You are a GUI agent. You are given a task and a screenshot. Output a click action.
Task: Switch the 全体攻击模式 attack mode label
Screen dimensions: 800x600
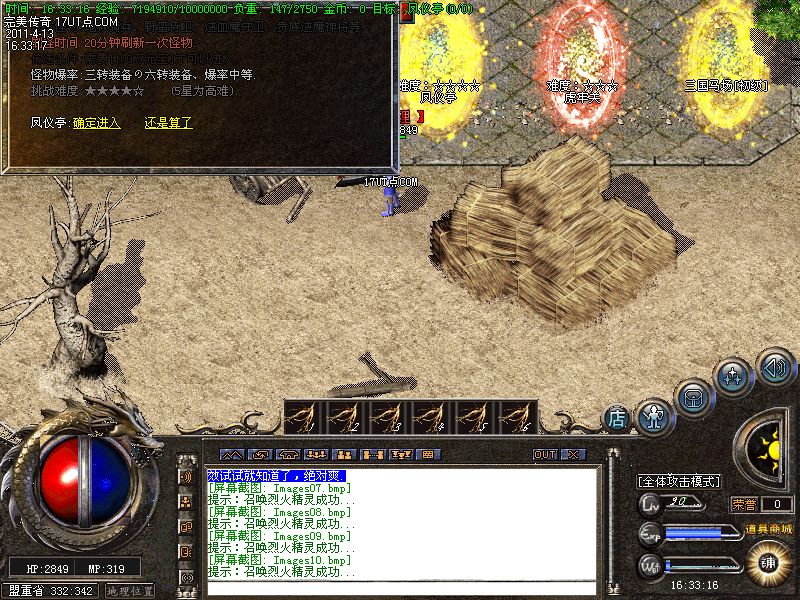click(x=680, y=481)
